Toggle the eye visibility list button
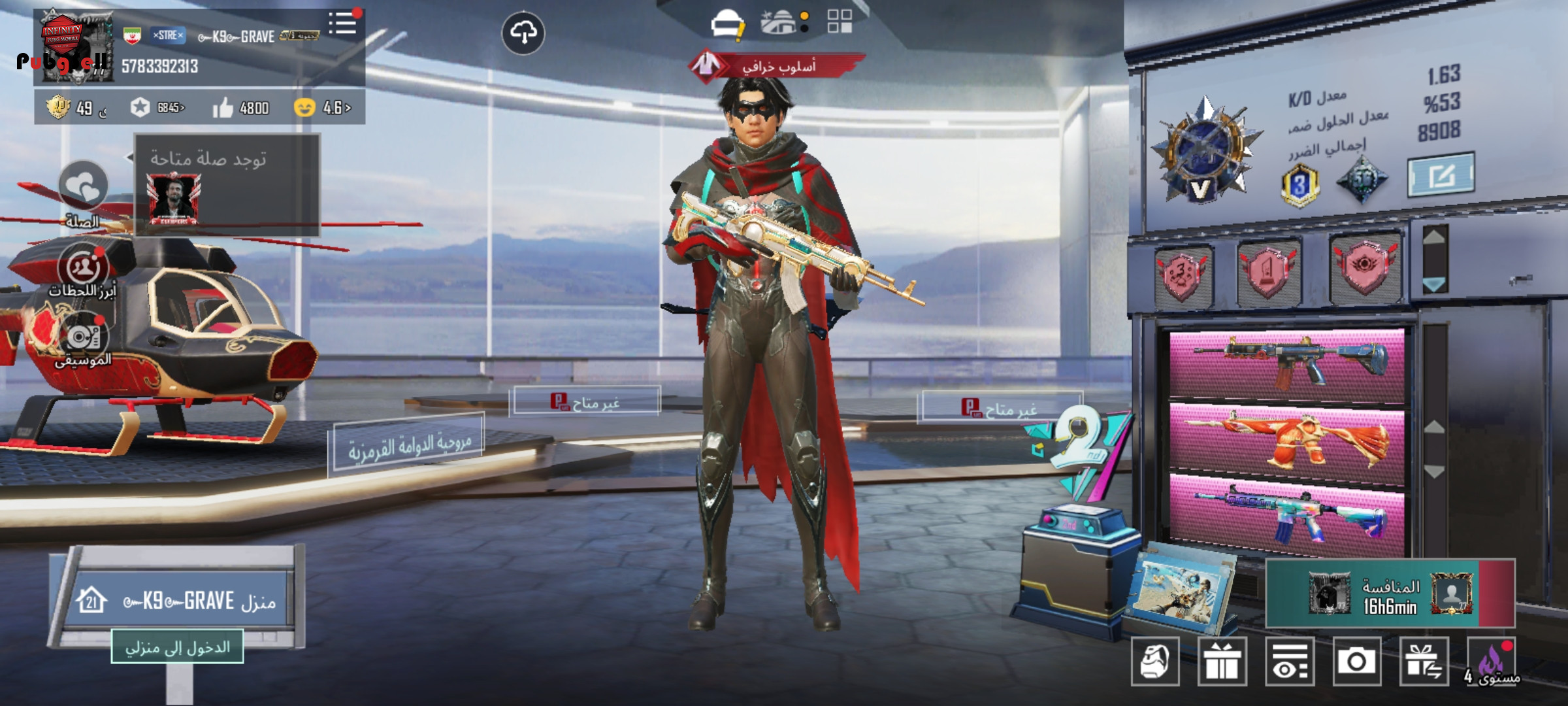 tap(1289, 662)
